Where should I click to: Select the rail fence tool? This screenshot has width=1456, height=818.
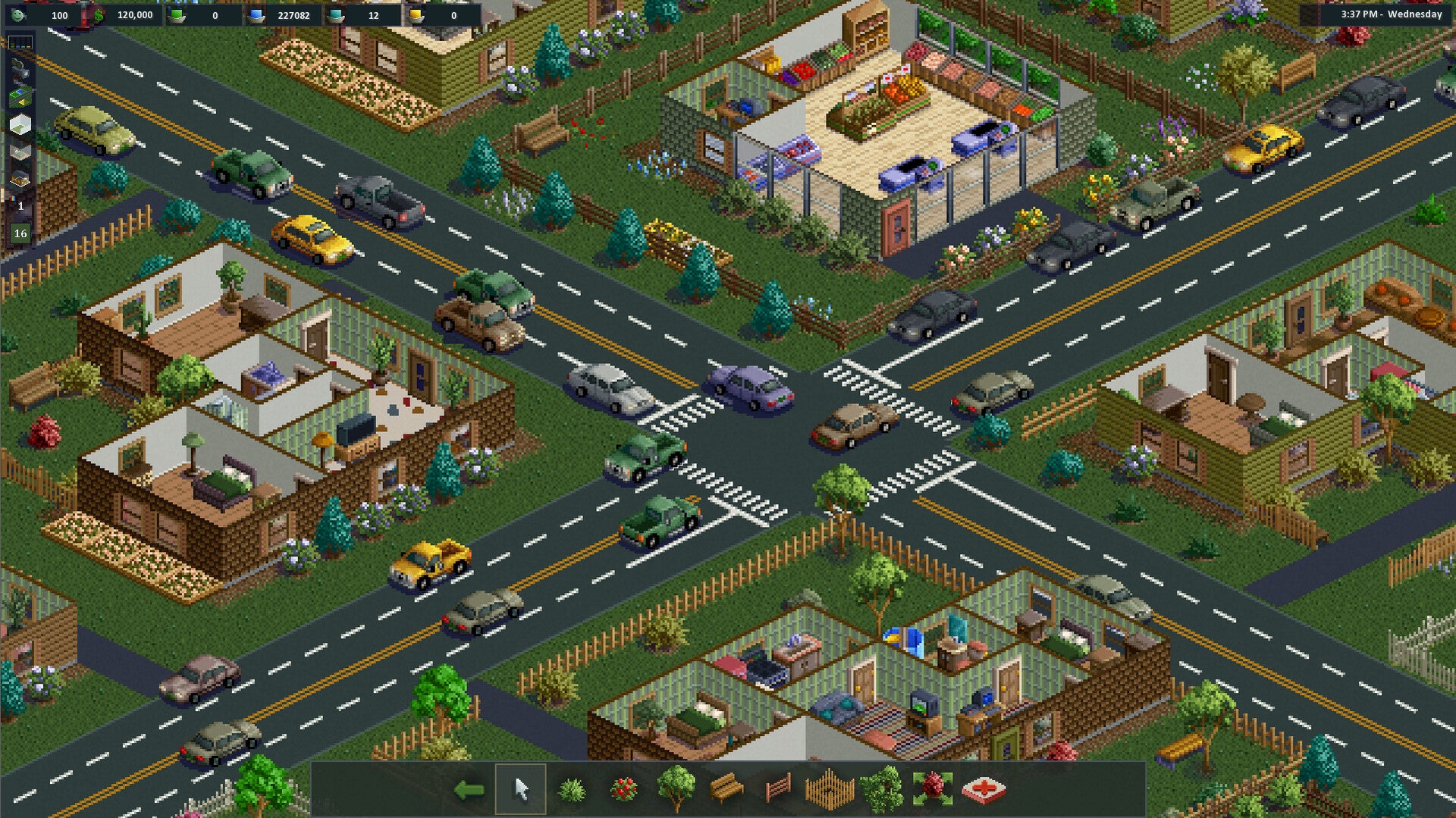coord(778,788)
